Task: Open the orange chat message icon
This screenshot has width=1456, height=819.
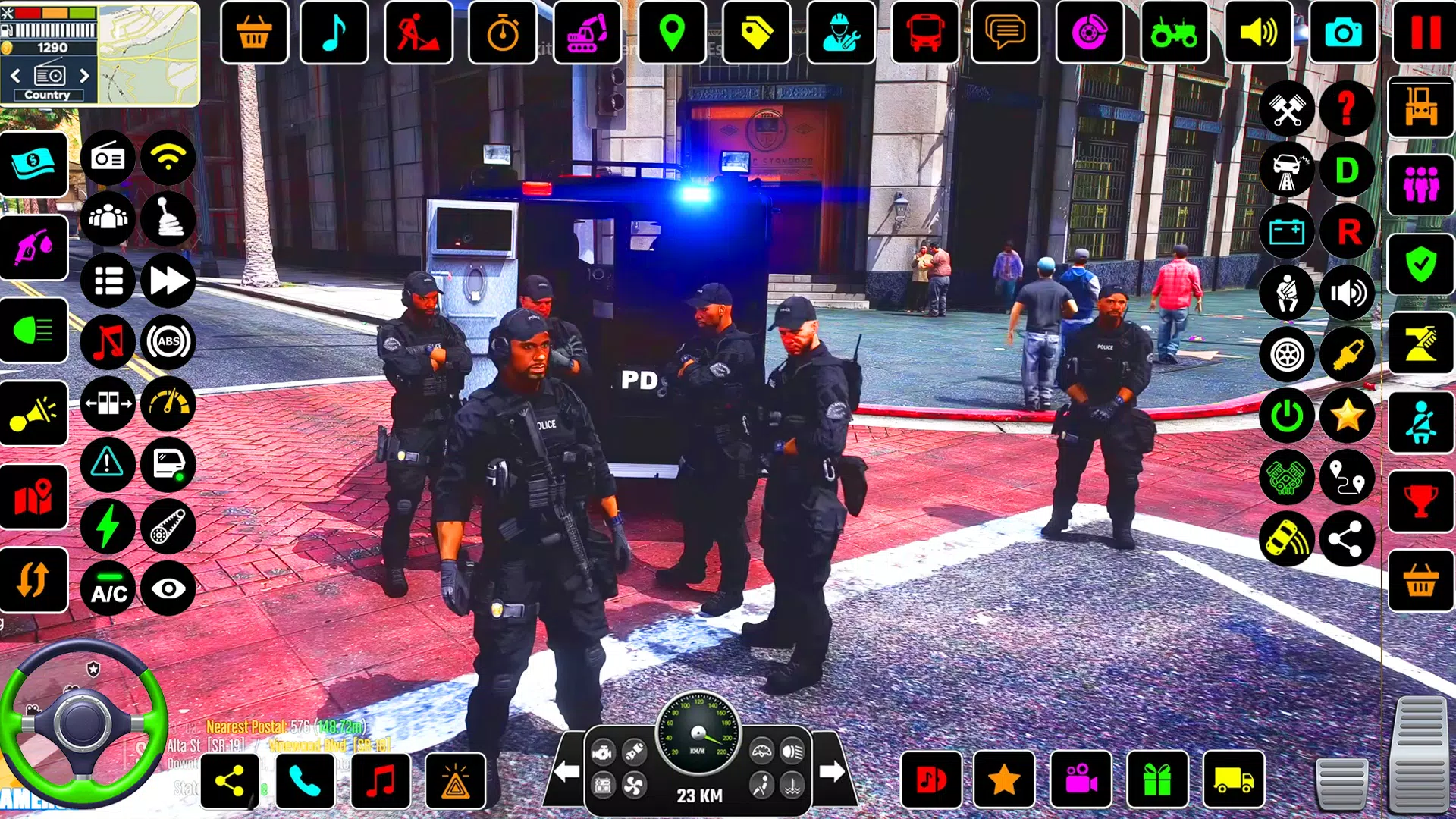Action: coord(1005,33)
